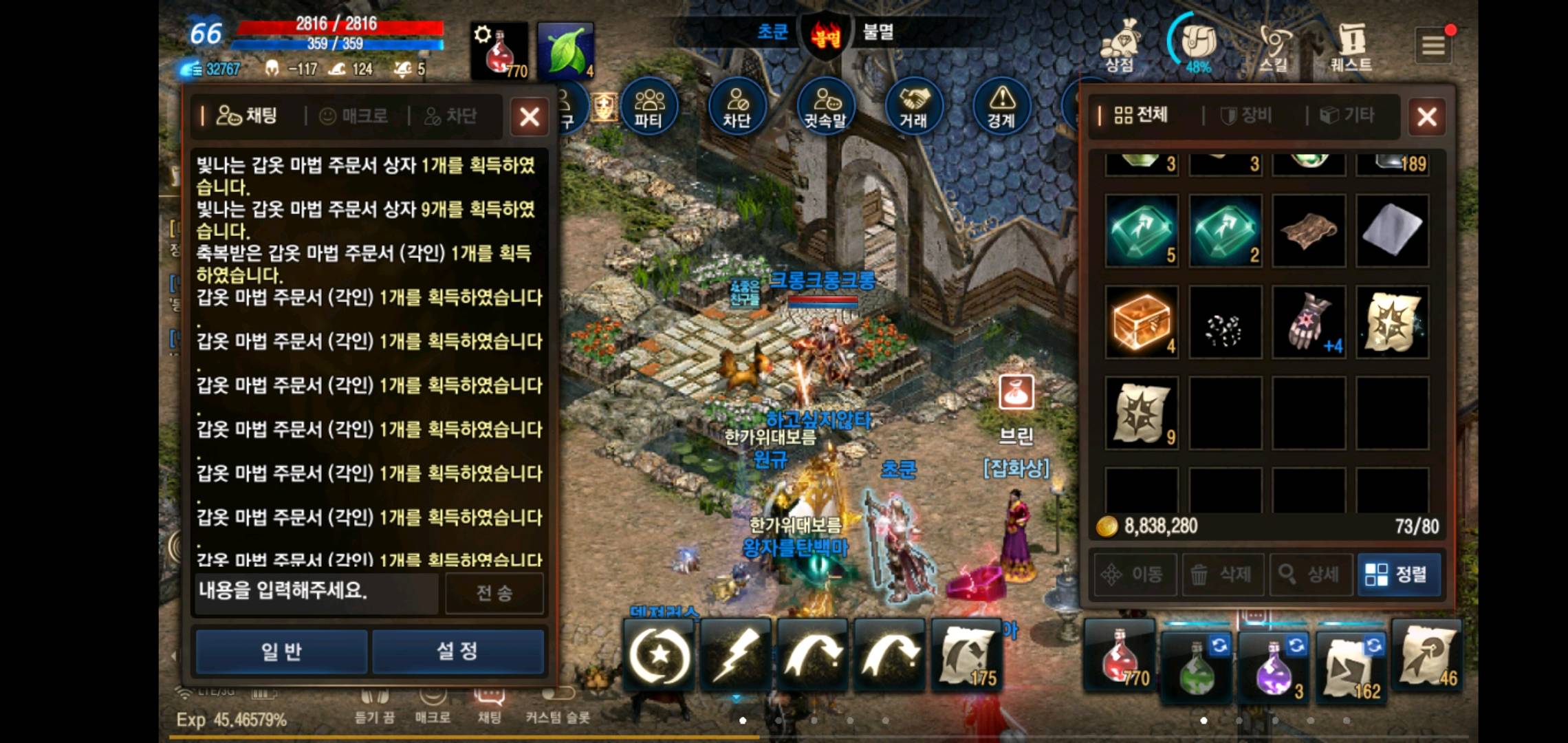Click the 경계 warning icon
1568x743 pixels.
(x=1001, y=105)
